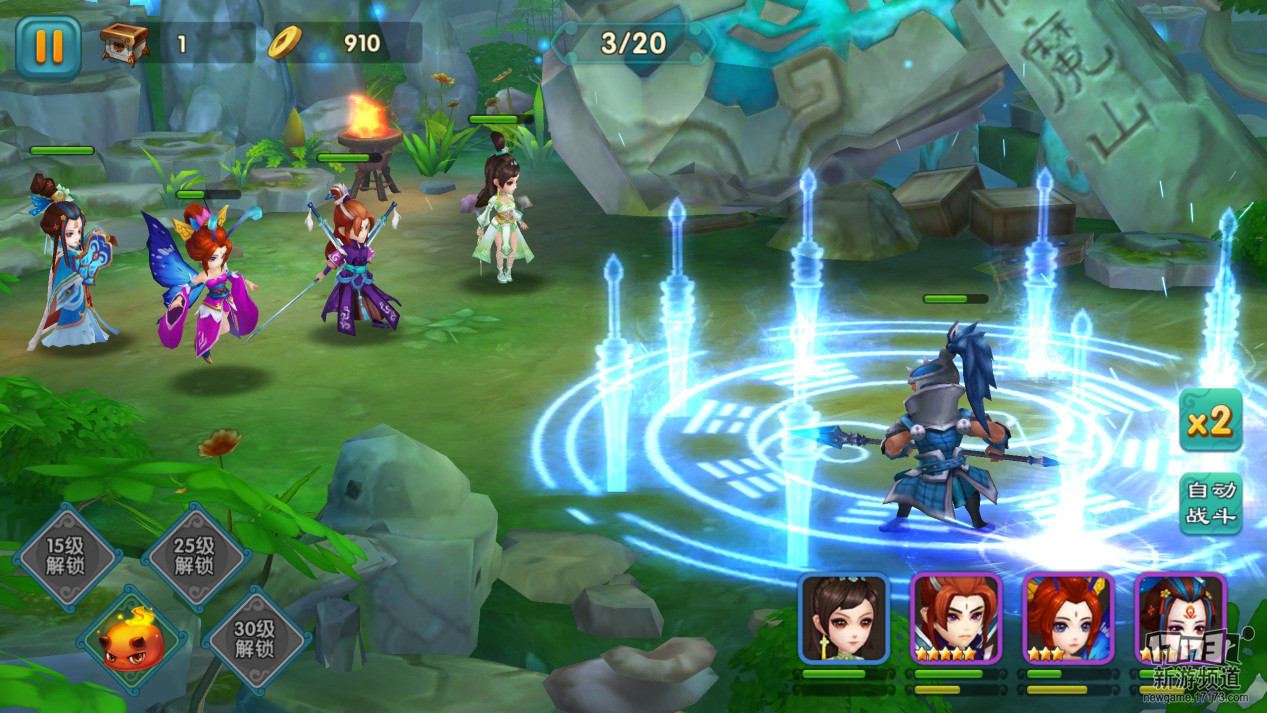1267x713 pixels.
Task: Select the five-star red-haired hero portrait
Action: [956, 618]
